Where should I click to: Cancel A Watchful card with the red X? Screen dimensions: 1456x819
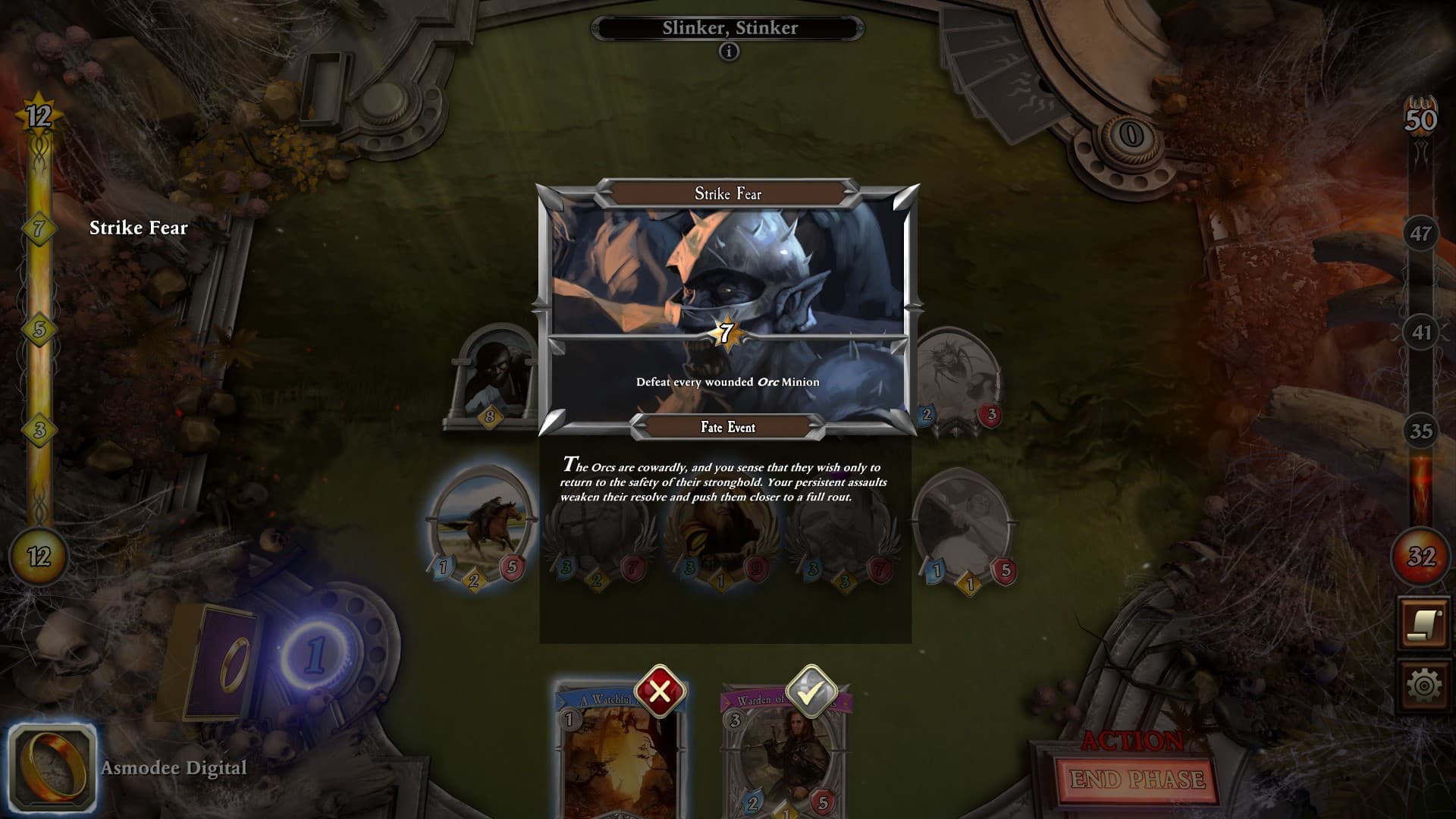point(659,692)
